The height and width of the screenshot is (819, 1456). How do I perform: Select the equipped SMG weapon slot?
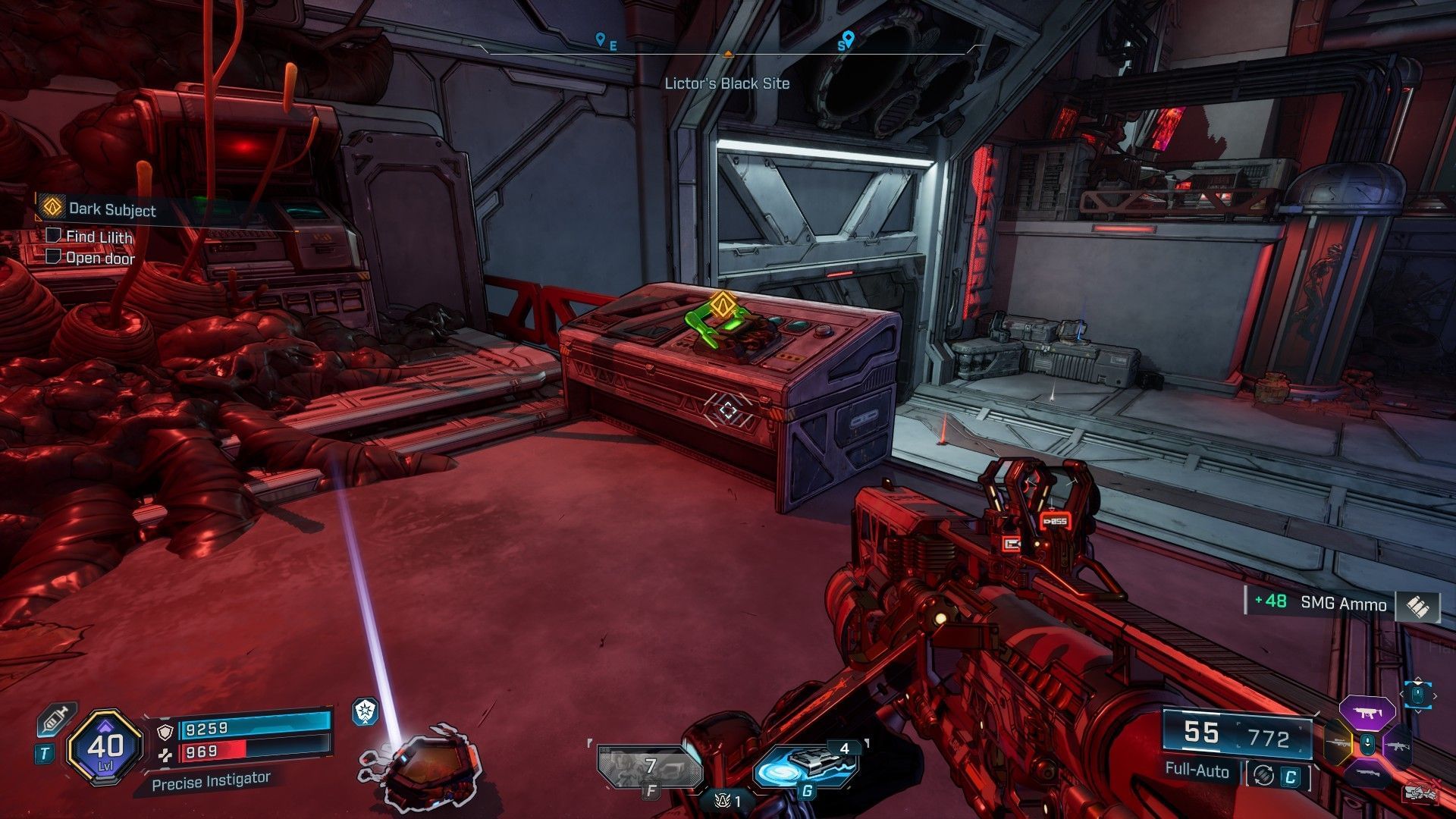pos(1369,713)
